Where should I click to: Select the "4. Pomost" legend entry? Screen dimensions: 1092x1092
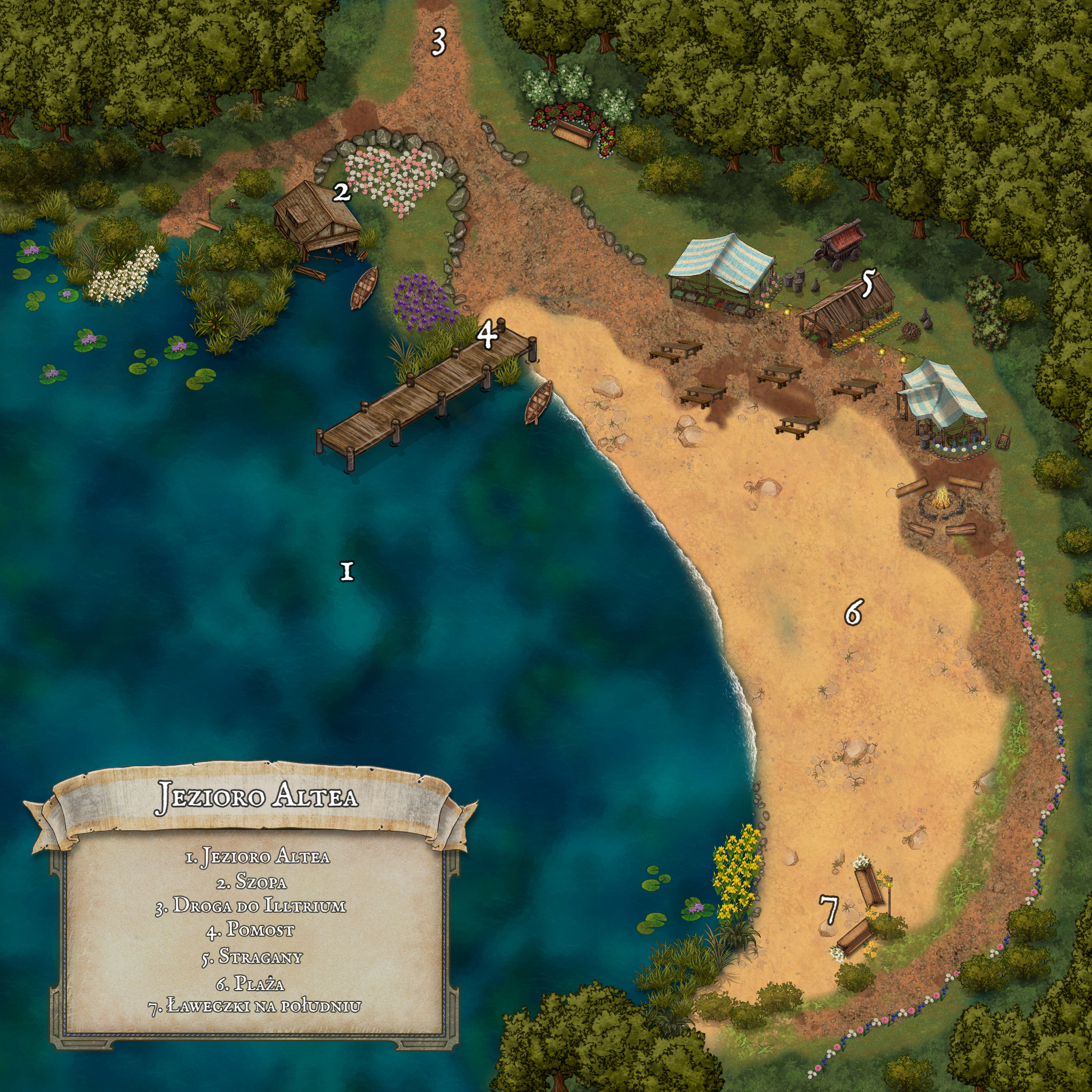tap(251, 930)
